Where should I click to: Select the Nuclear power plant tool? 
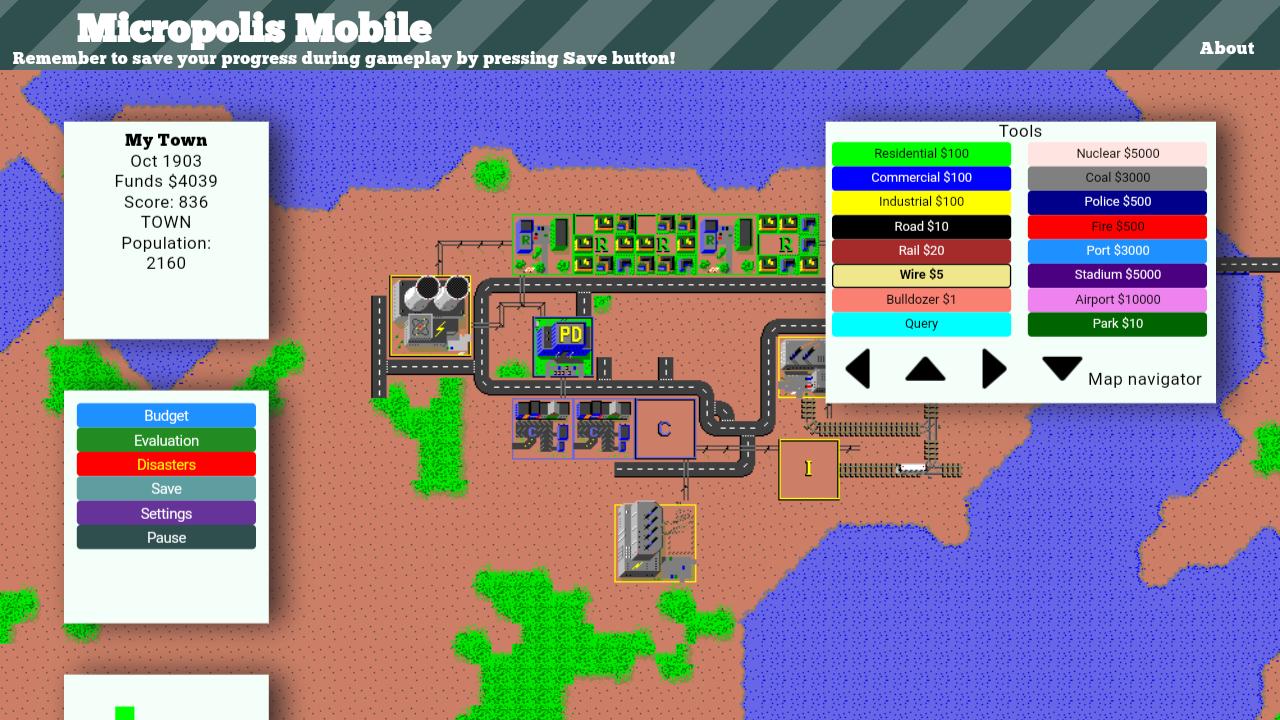tap(1117, 153)
